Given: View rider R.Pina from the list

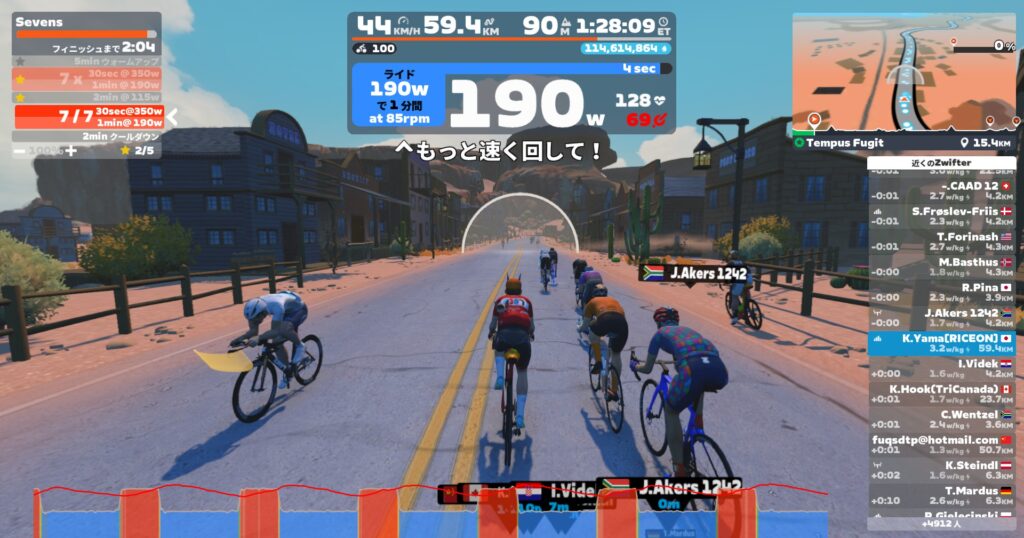Looking at the screenshot, I should pos(941,292).
